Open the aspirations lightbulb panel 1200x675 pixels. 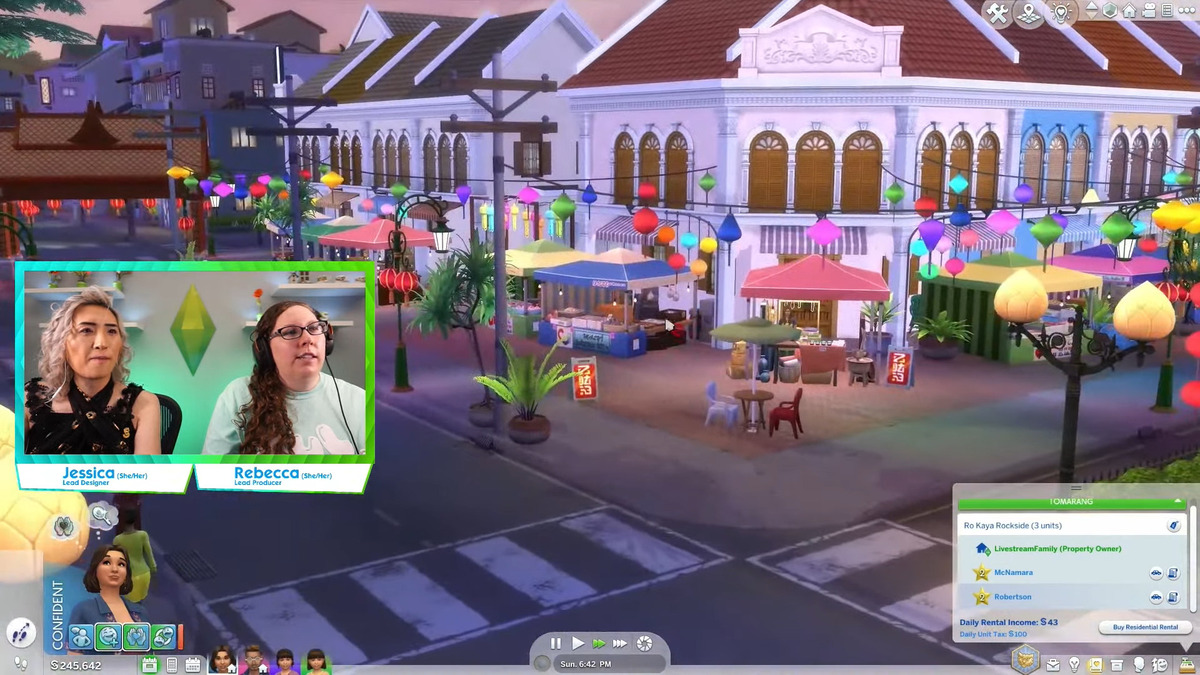click(1075, 664)
